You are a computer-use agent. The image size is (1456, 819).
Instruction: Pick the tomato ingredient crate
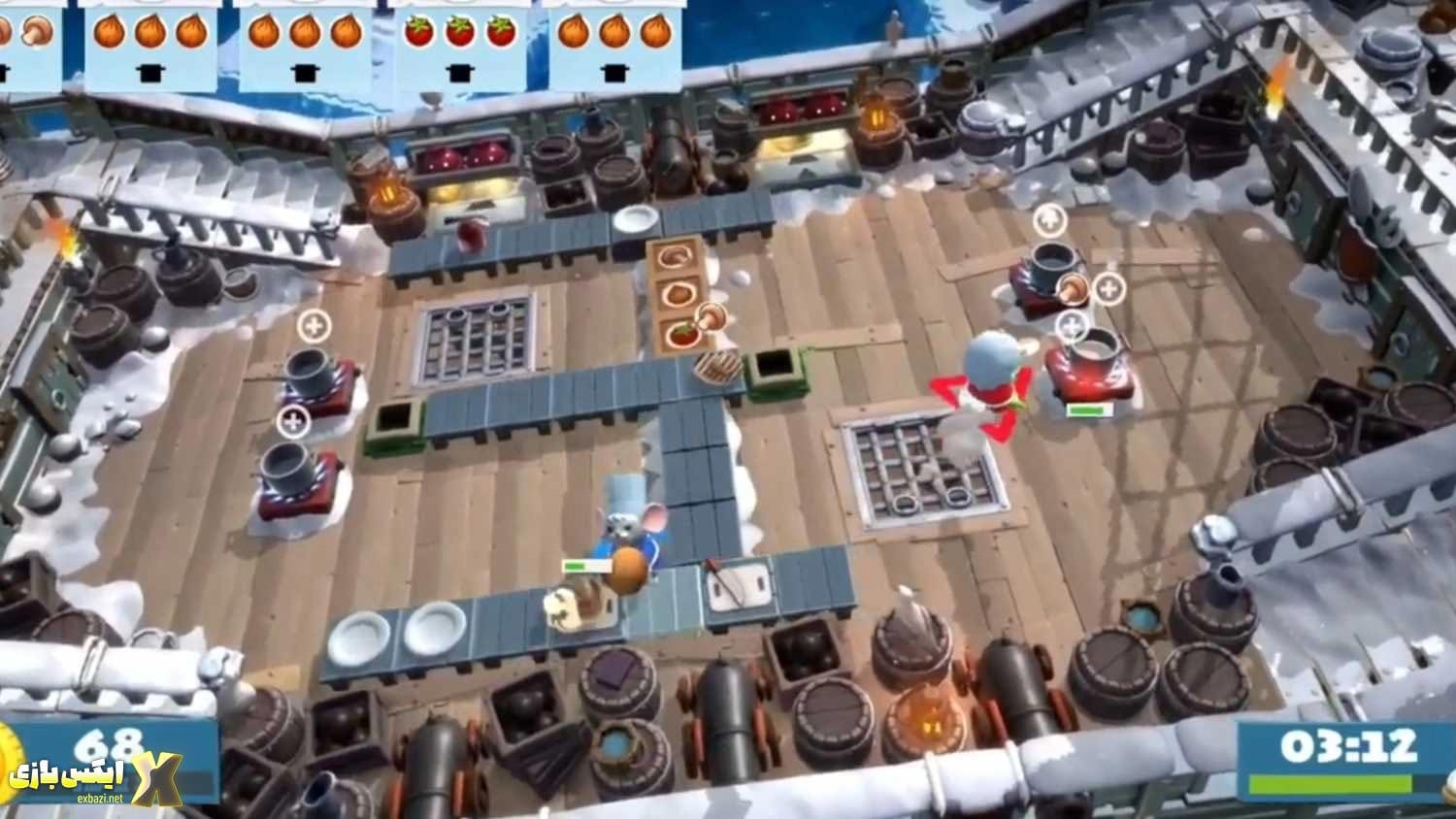pyautogui.click(x=682, y=335)
